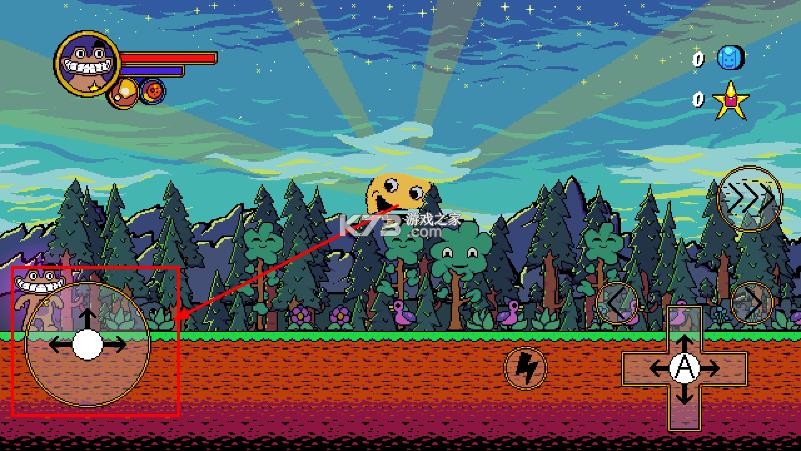The image size is (801, 451).
Task: Click the grinning character portrait
Action: click(87, 63)
